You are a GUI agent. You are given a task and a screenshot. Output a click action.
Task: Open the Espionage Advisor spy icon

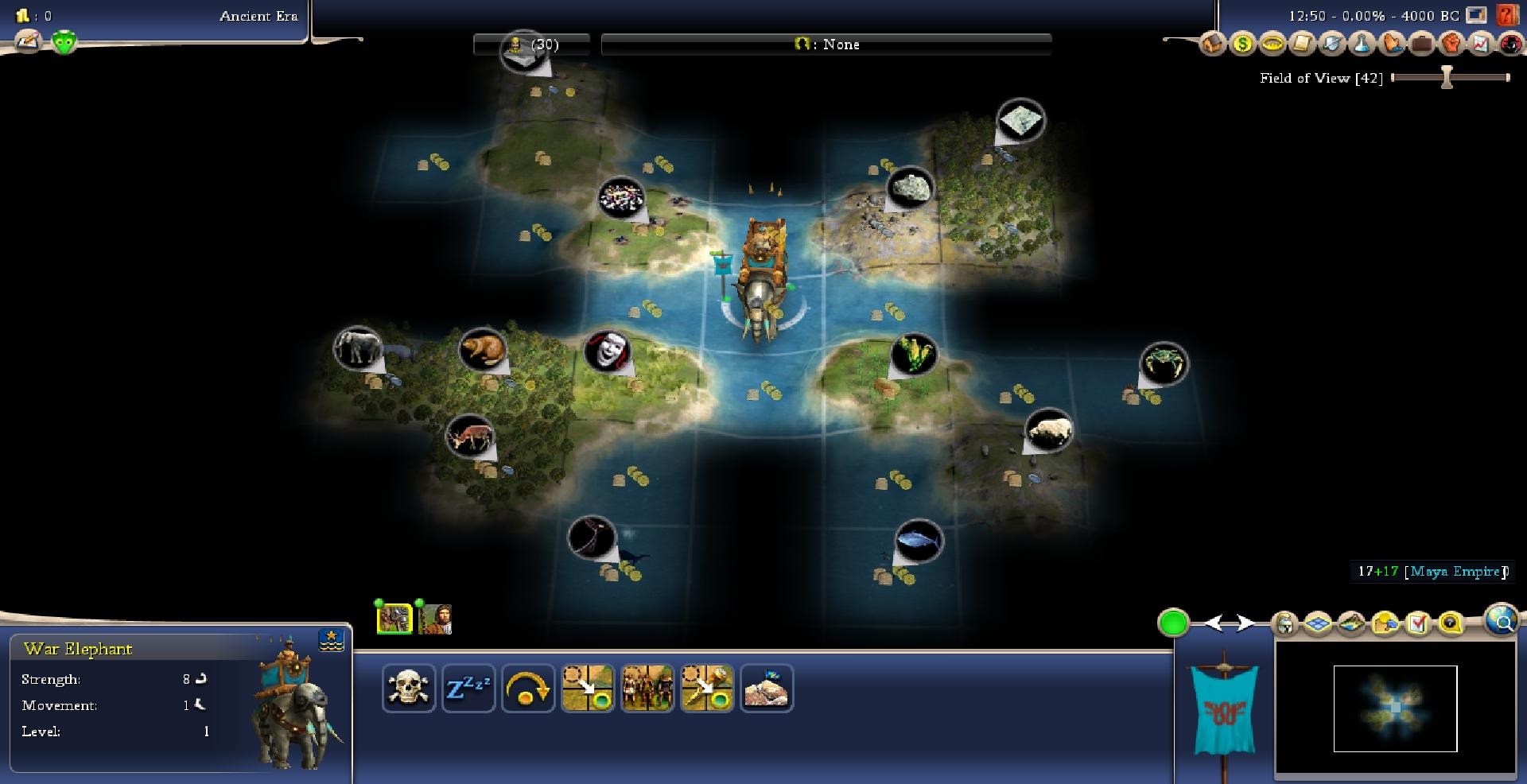pos(1510,44)
